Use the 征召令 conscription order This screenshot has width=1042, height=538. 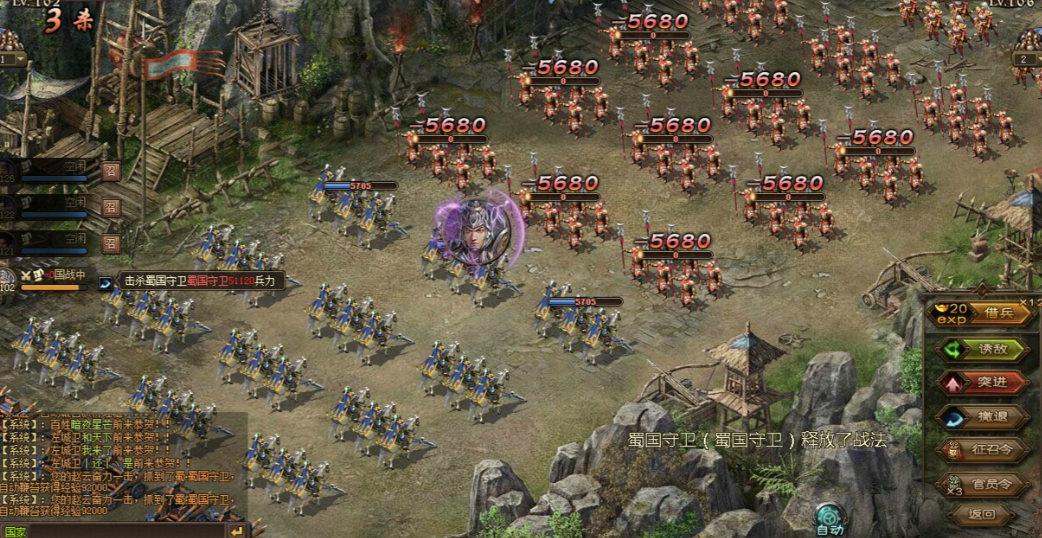[x=981, y=450]
